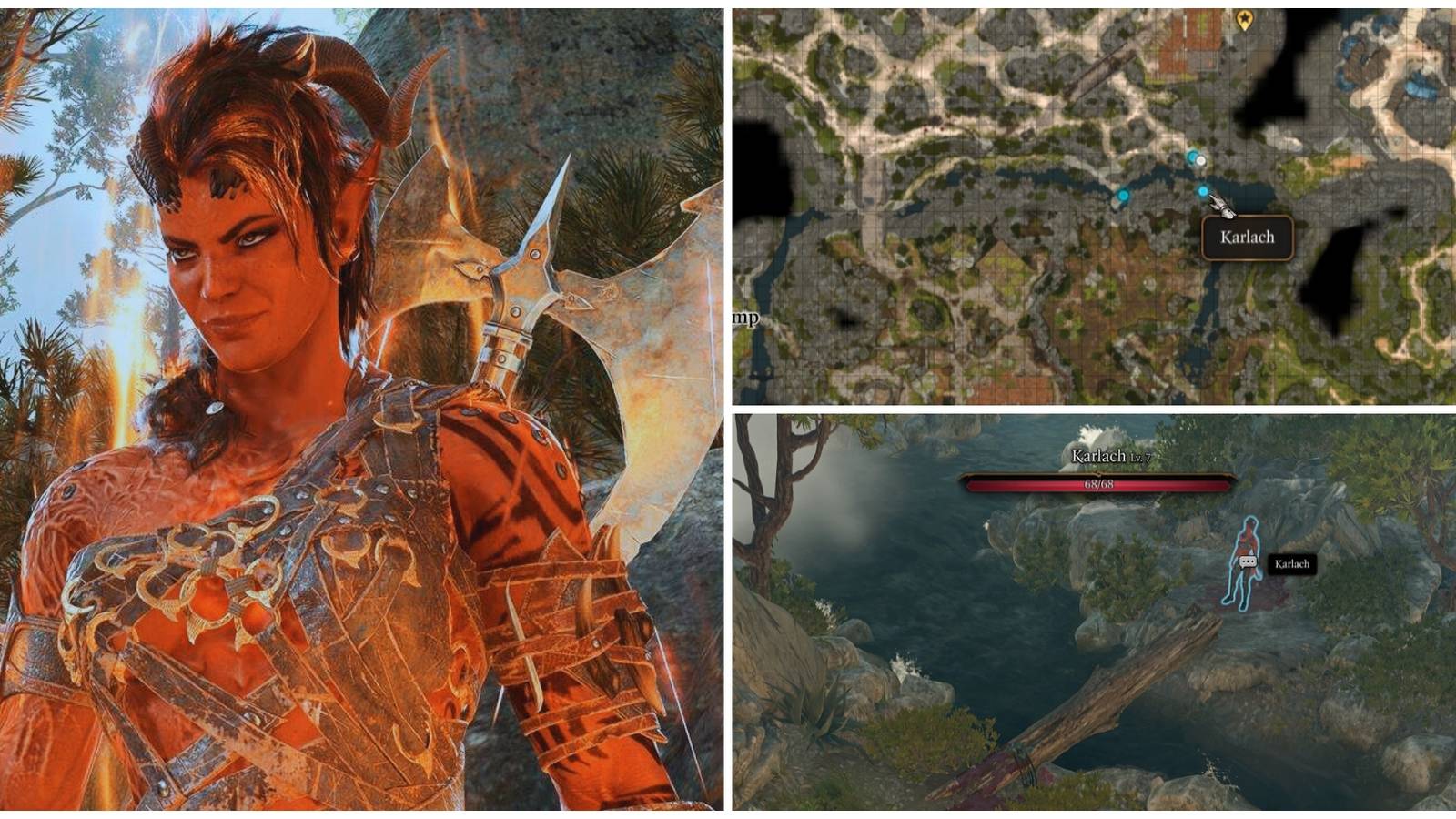The height and width of the screenshot is (819, 1456).
Task: Select the yellow star destination marker on the map
Action: point(1244,20)
